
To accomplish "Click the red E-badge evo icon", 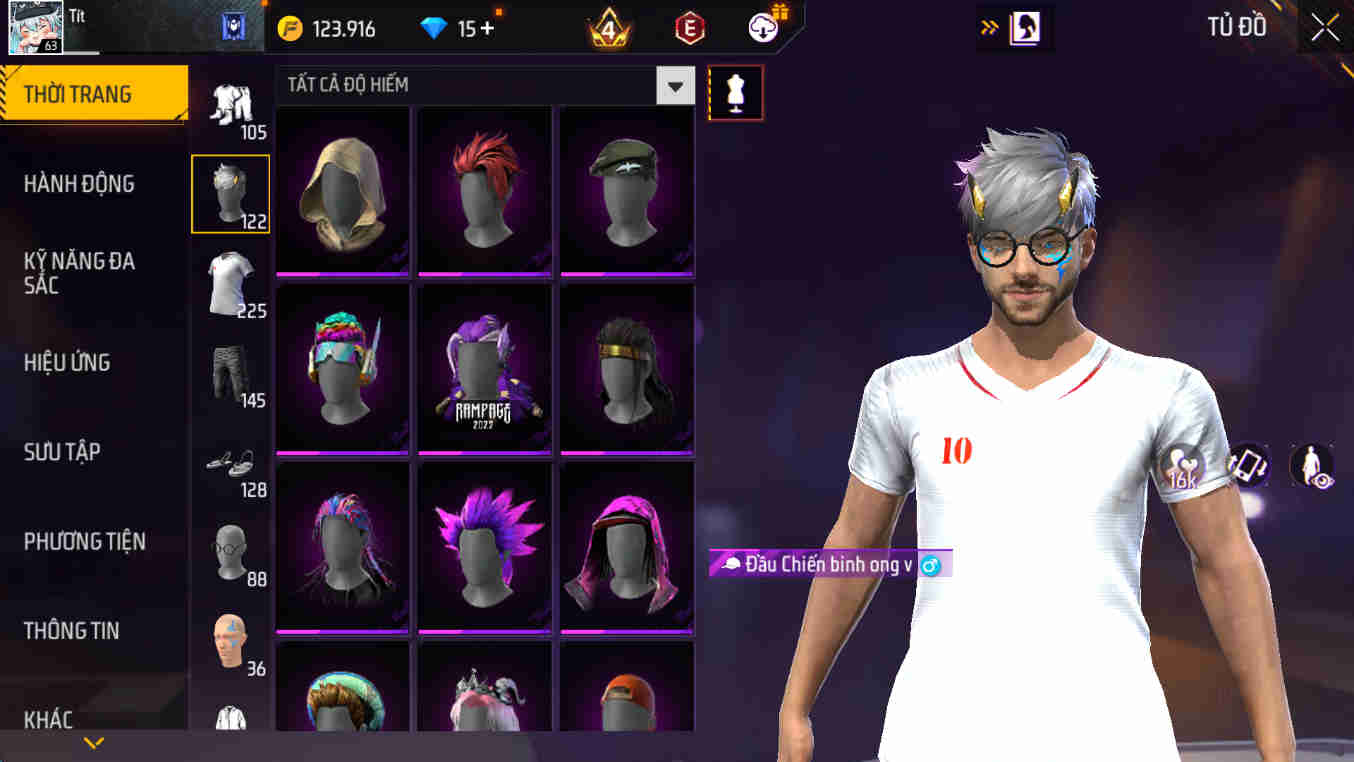I will click(690, 27).
